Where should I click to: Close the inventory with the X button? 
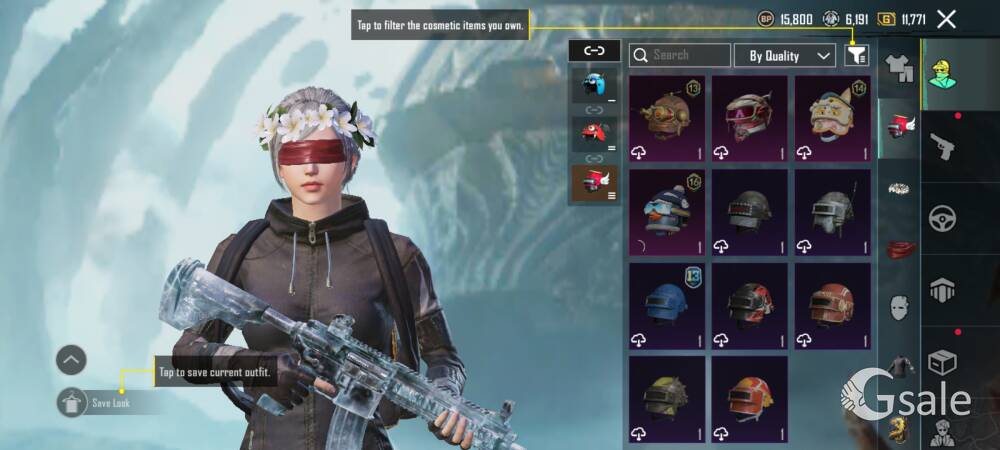coord(946,18)
